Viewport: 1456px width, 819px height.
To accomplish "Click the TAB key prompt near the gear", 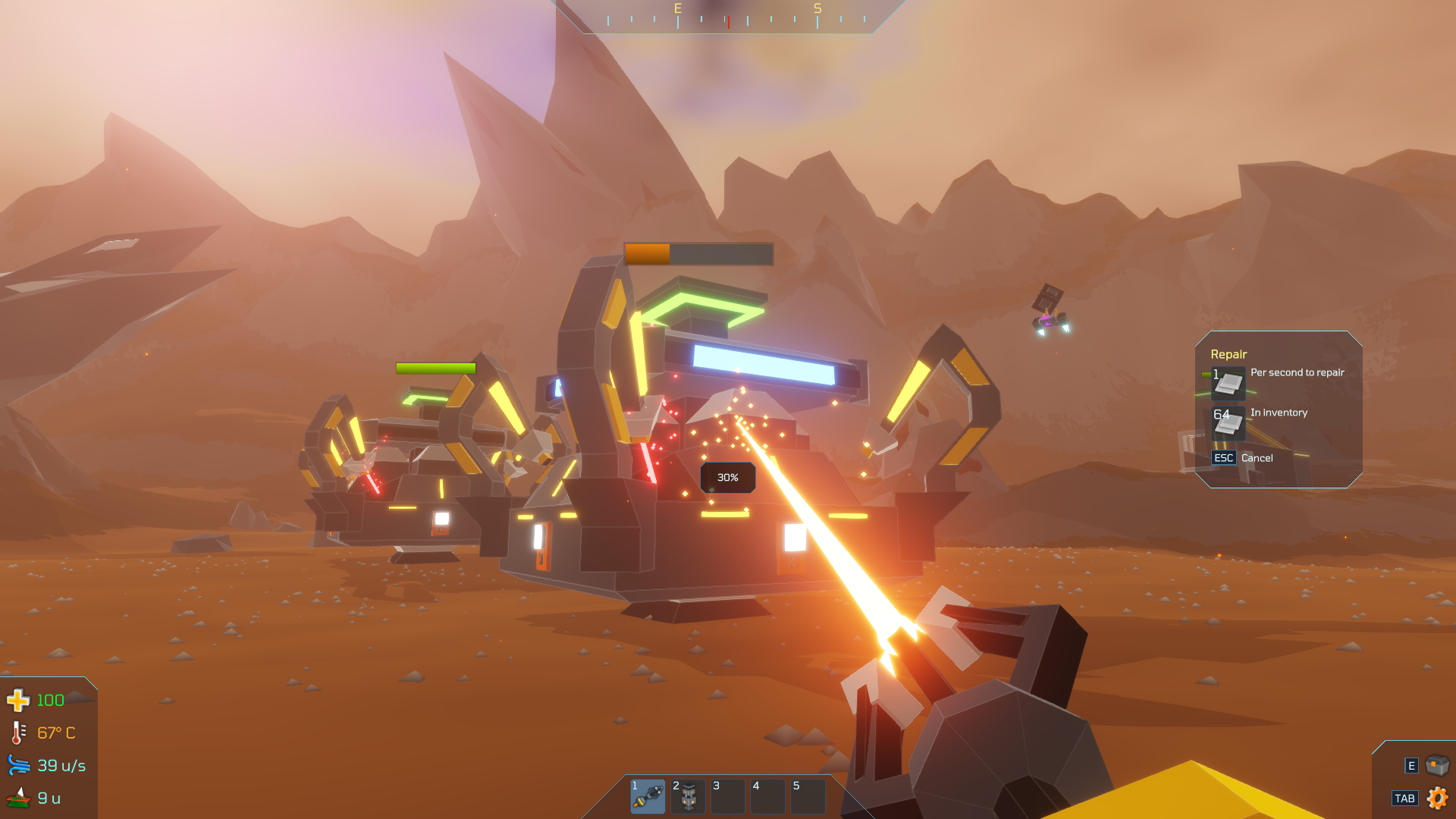I will pyautogui.click(x=1405, y=798).
